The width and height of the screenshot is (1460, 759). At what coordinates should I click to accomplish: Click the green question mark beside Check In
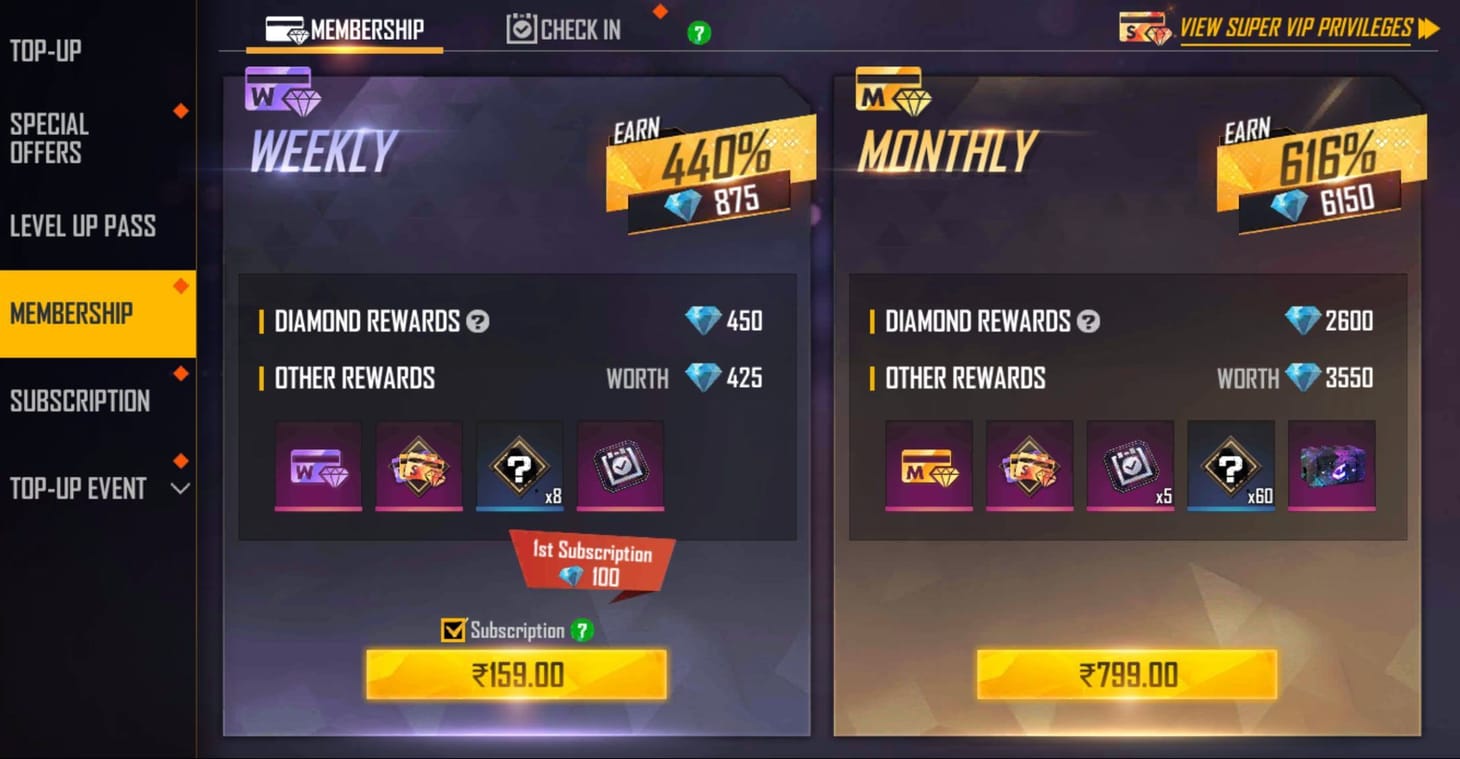(x=699, y=33)
